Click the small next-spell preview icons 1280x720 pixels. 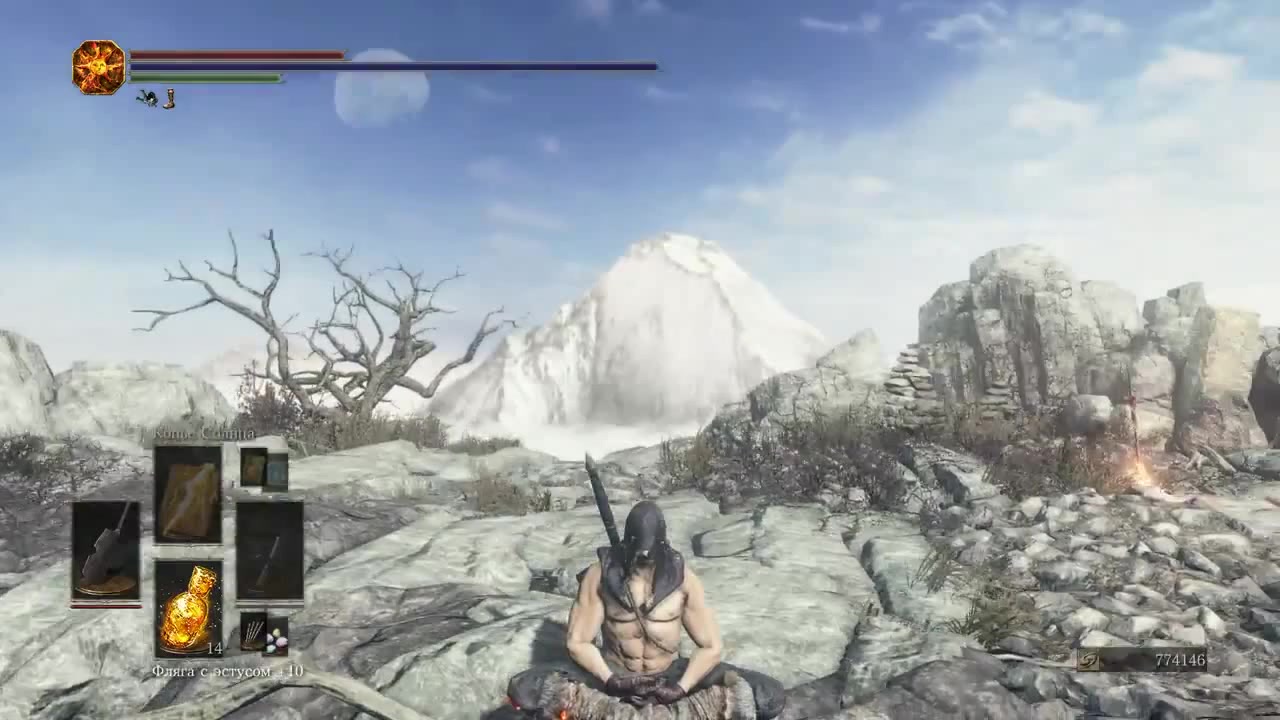click(x=264, y=470)
